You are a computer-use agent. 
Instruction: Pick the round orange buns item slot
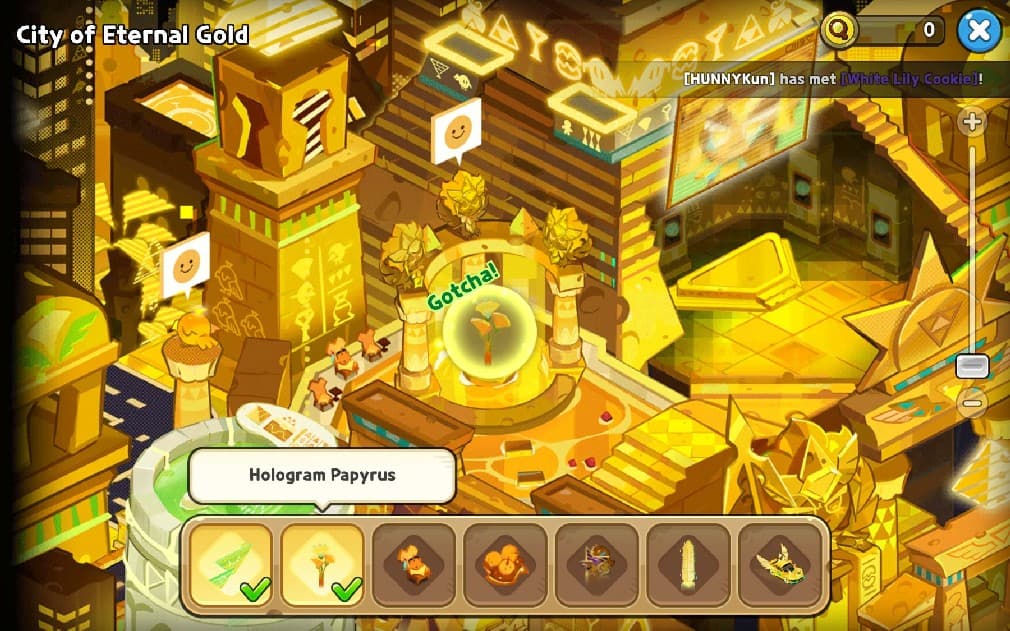pos(505,565)
